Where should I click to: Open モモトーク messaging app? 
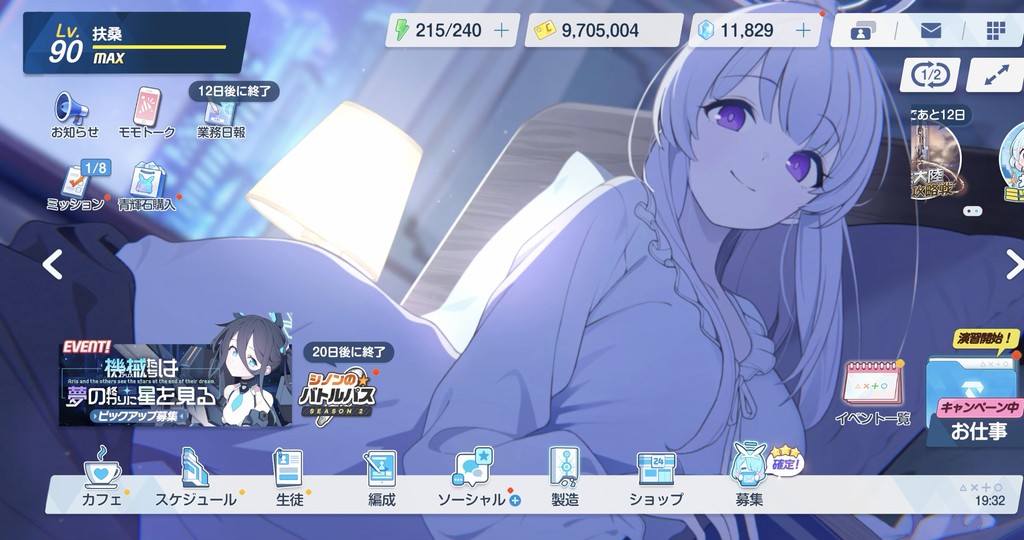coord(147,111)
